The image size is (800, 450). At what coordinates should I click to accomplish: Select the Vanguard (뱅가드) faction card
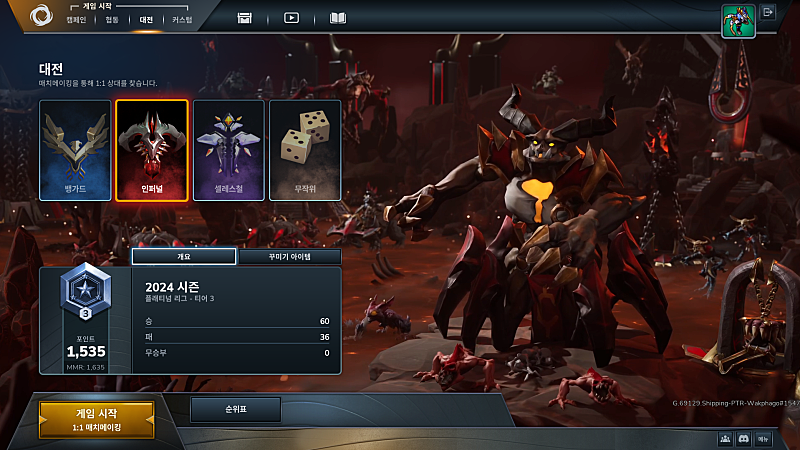click(x=75, y=150)
